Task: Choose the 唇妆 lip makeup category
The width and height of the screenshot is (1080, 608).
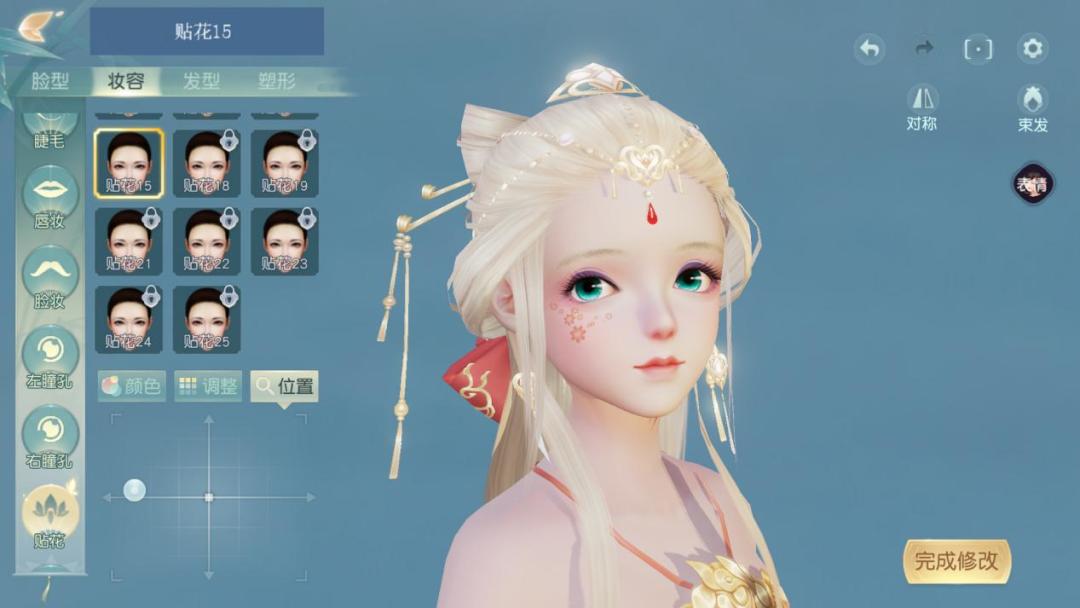Action: tap(50, 196)
